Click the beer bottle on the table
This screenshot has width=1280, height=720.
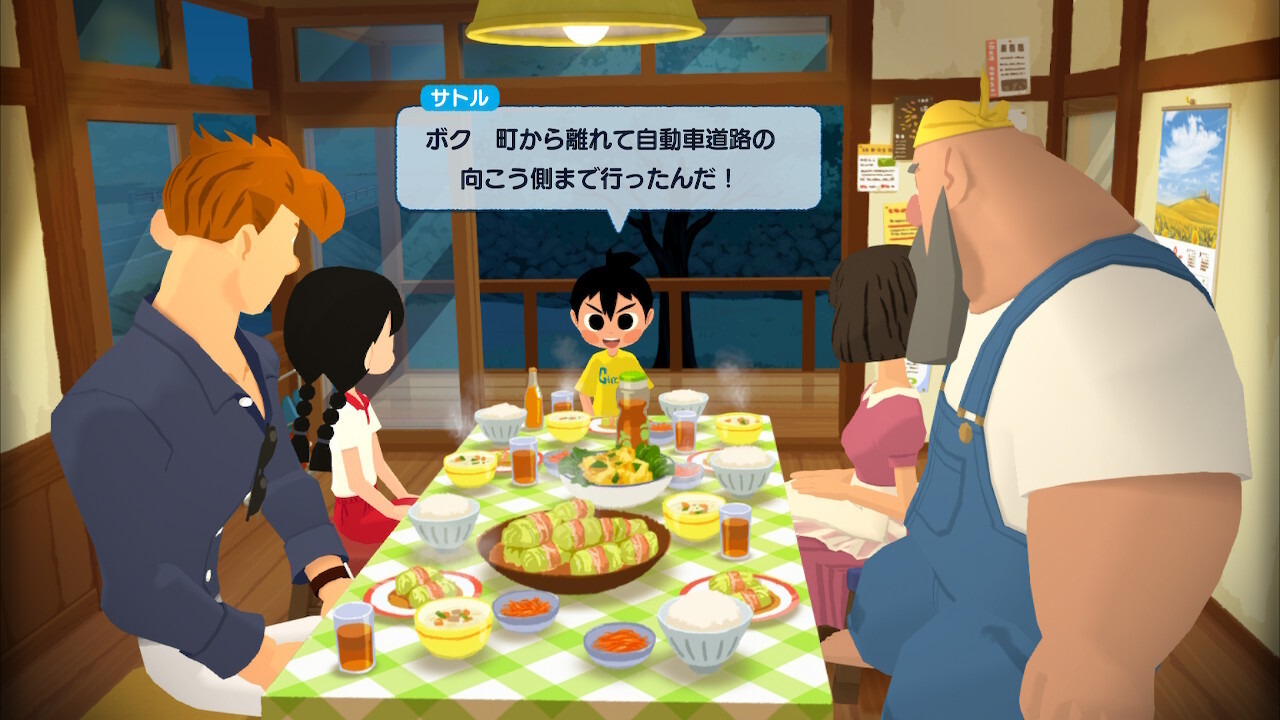click(x=532, y=404)
